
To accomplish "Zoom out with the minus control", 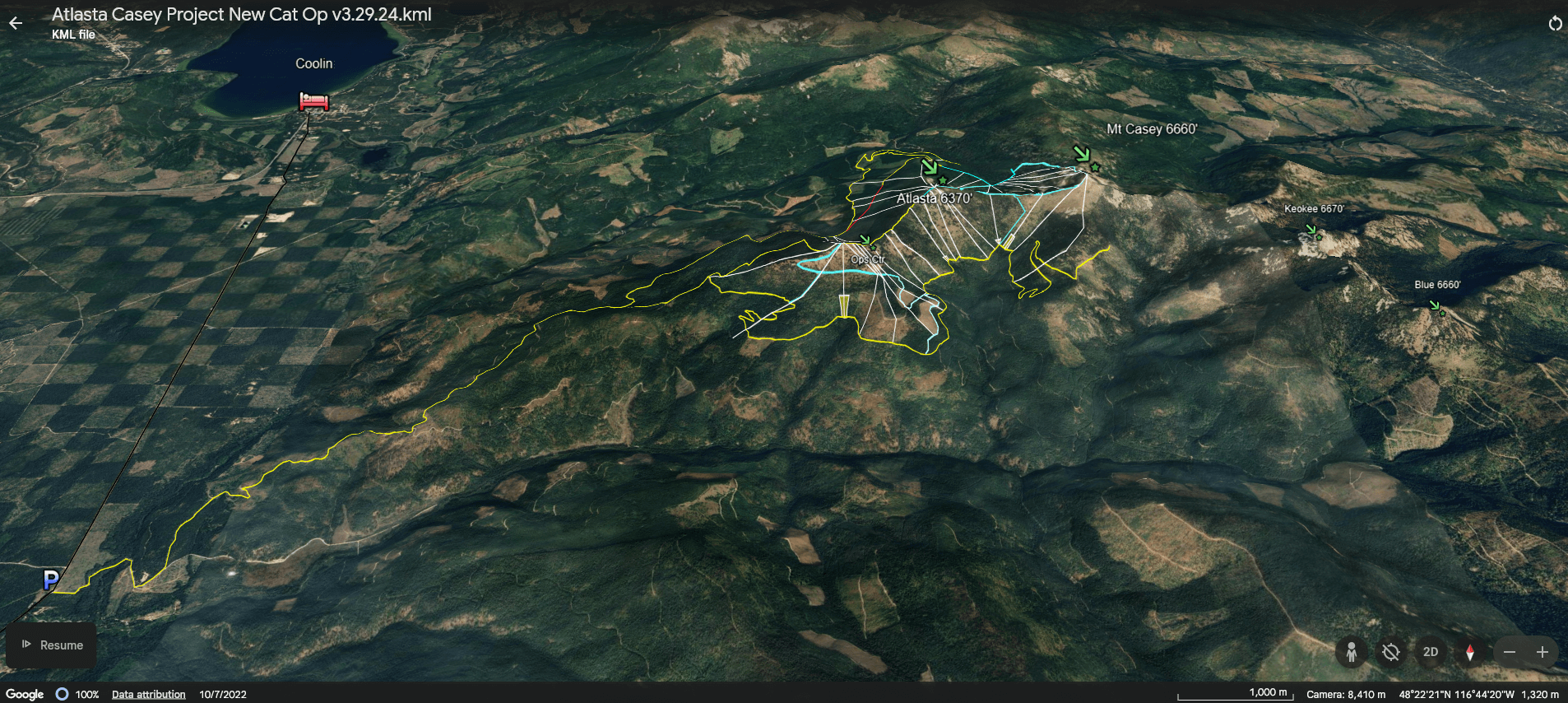I will tap(1510, 652).
